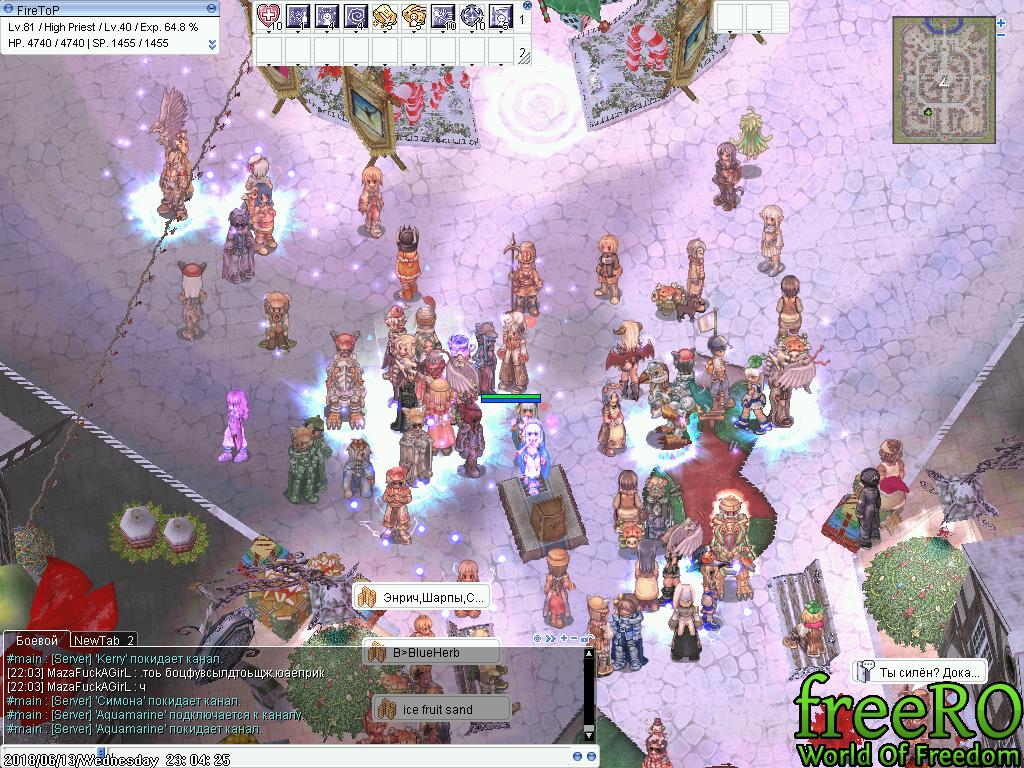Close the skill hotbar with blue X
The height and width of the screenshot is (768, 1024).
(527, 5)
